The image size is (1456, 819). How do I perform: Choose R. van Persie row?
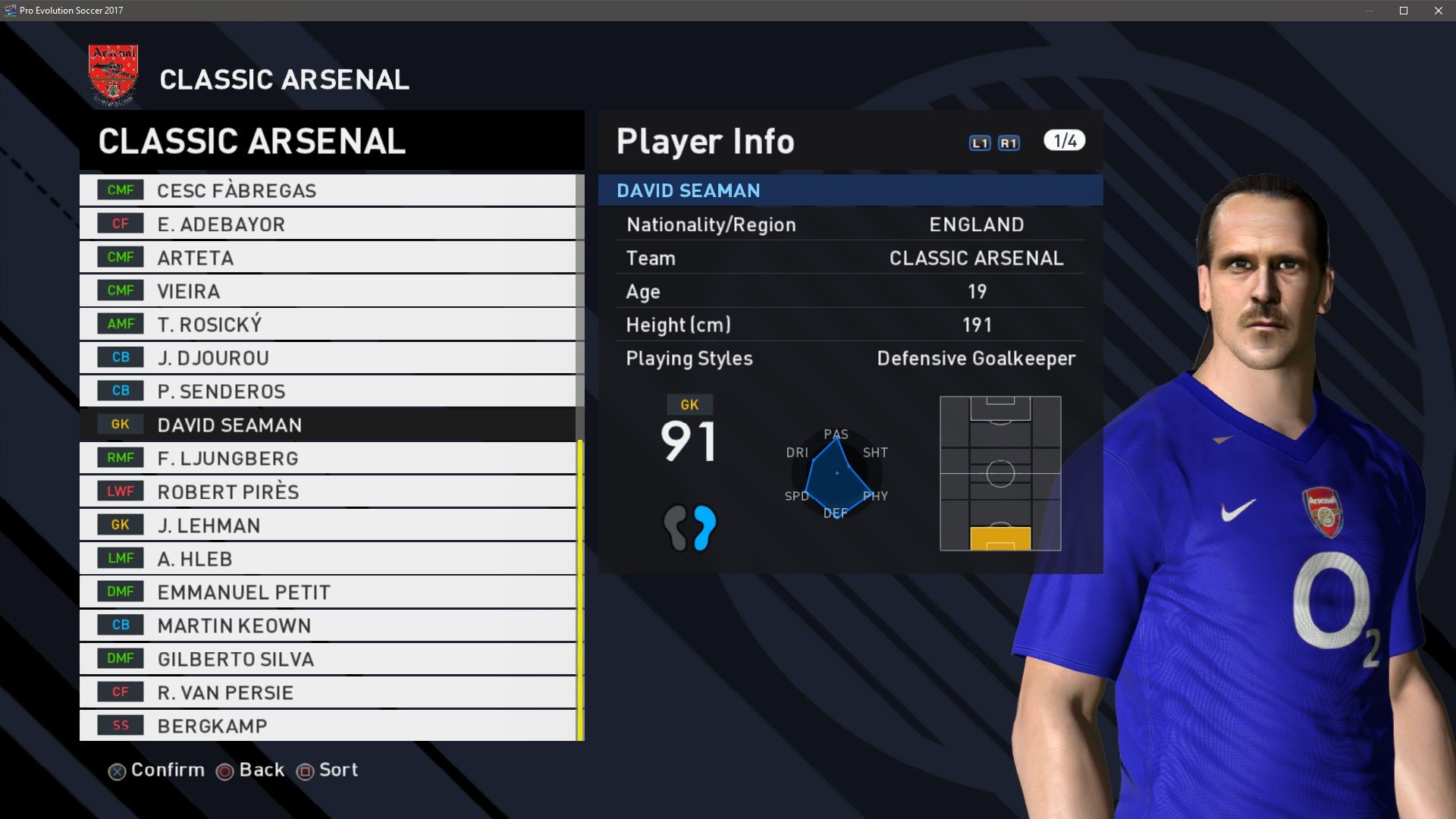click(x=328, y=692)
